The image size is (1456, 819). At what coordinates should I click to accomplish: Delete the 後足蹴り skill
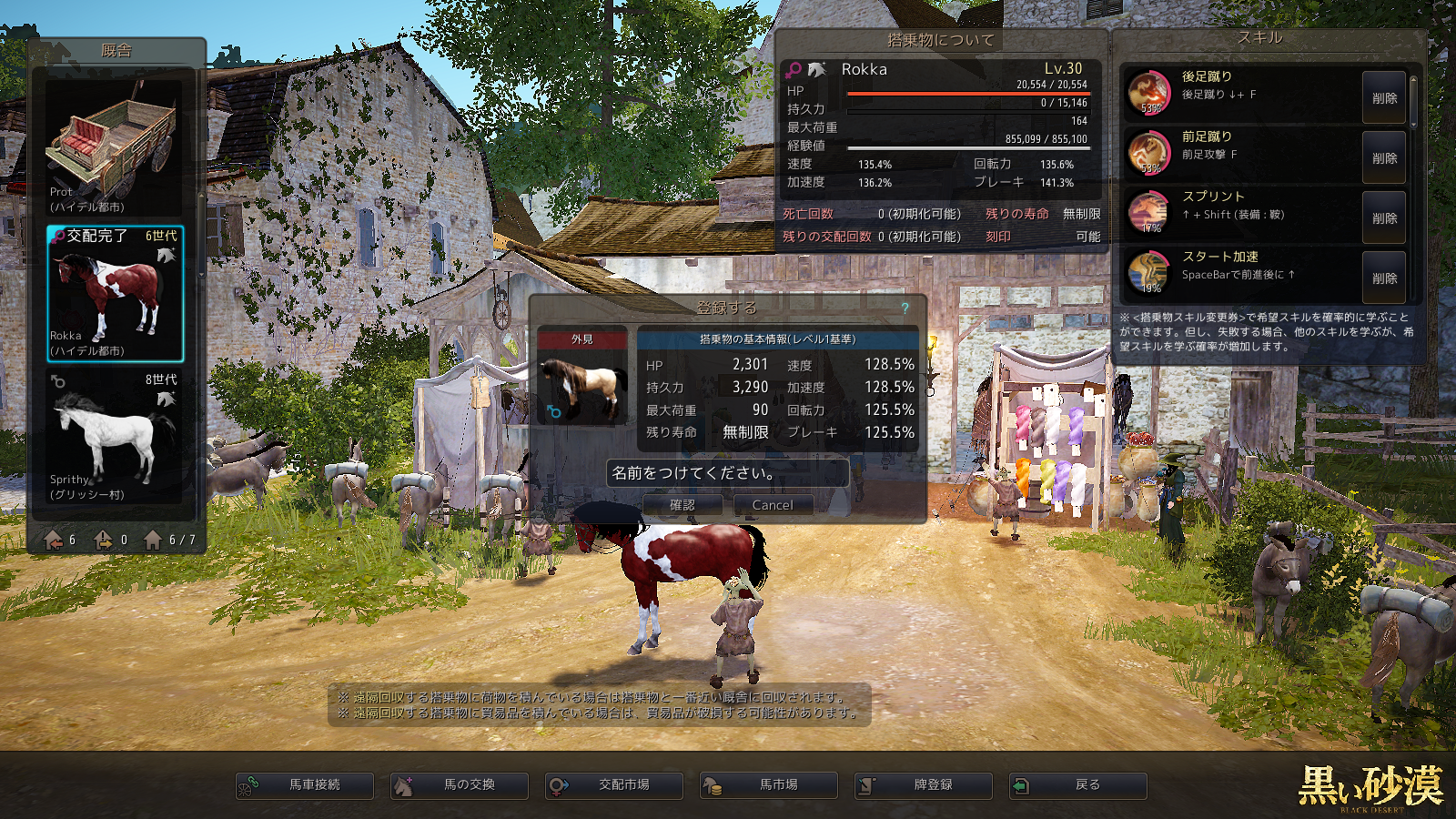[1384, 98]
